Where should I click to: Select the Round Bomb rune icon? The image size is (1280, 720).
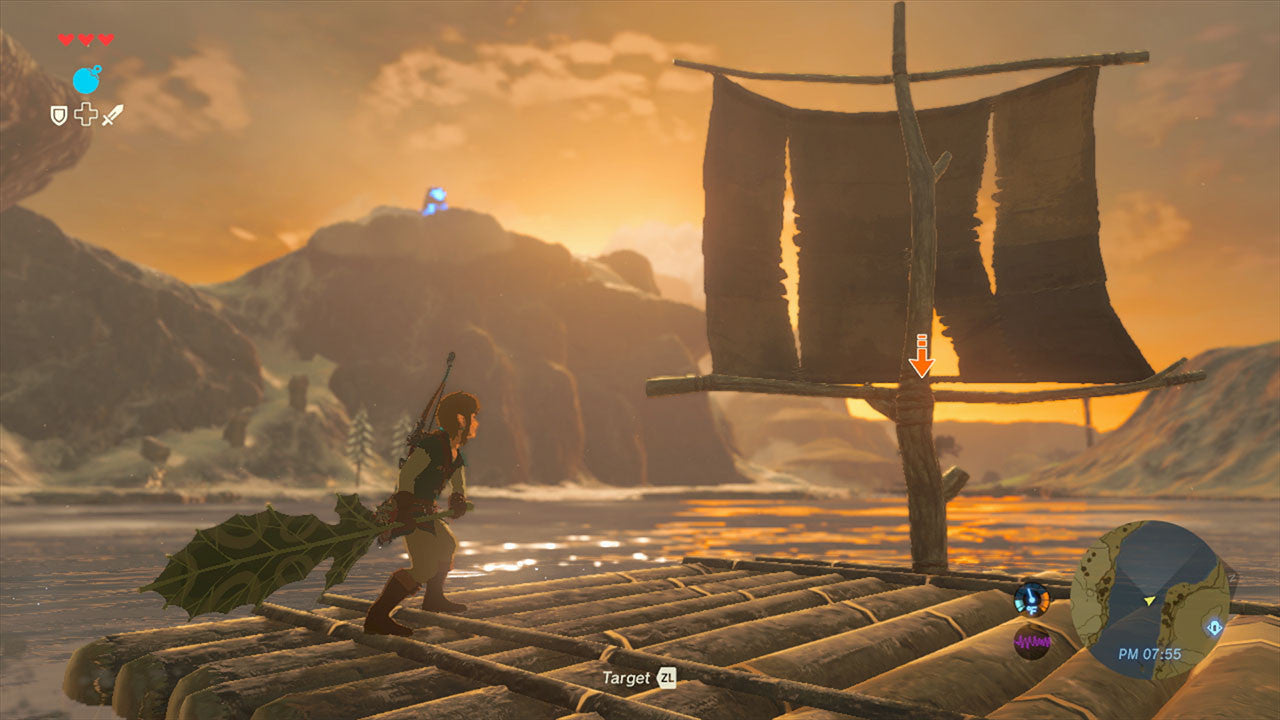pyautogui.click(x=87, y=79)
